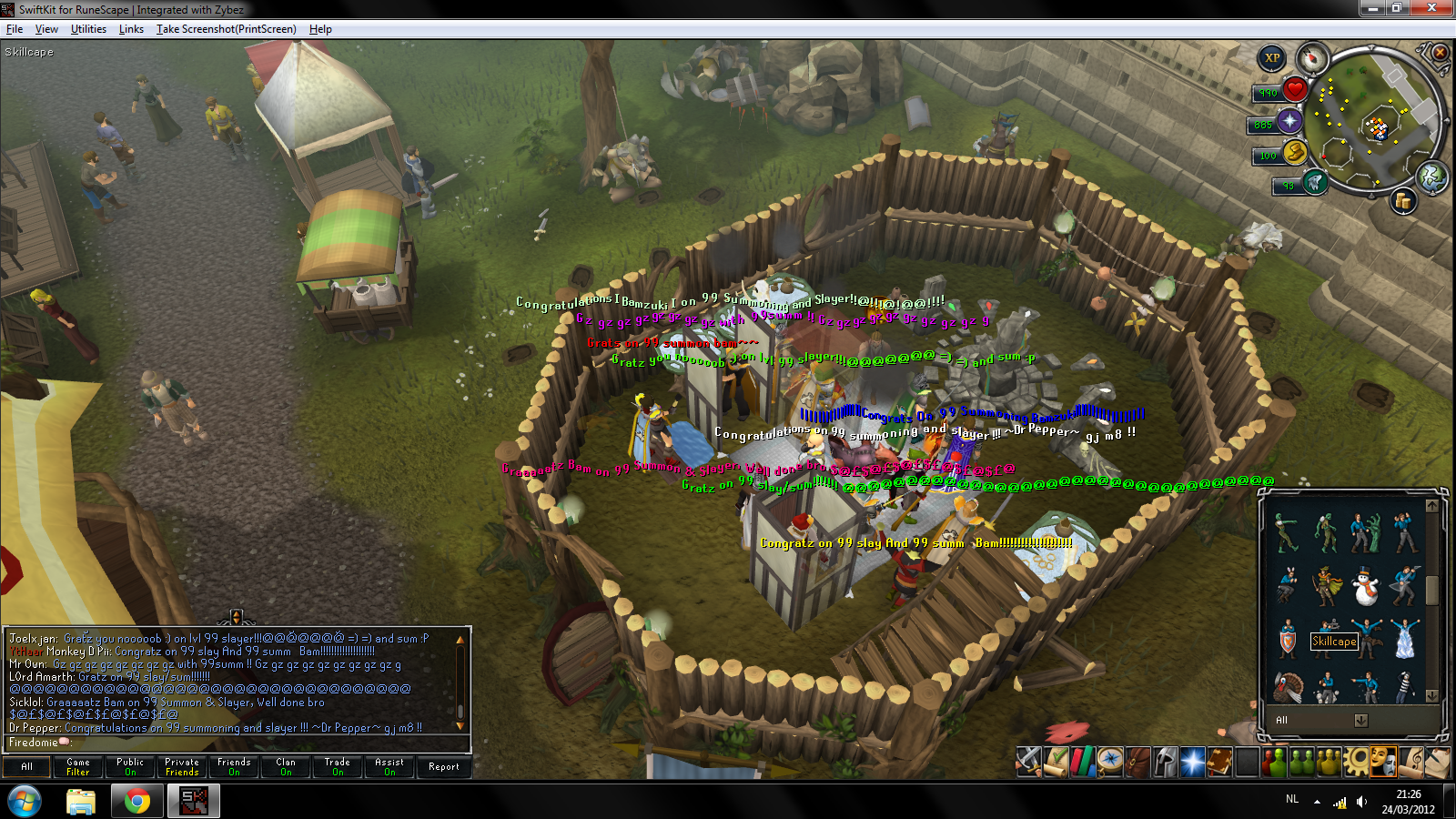Open the emote filter dropdown labelled All
The height and width of the screenshot is (819, 1456).
tap(1360, 720)
